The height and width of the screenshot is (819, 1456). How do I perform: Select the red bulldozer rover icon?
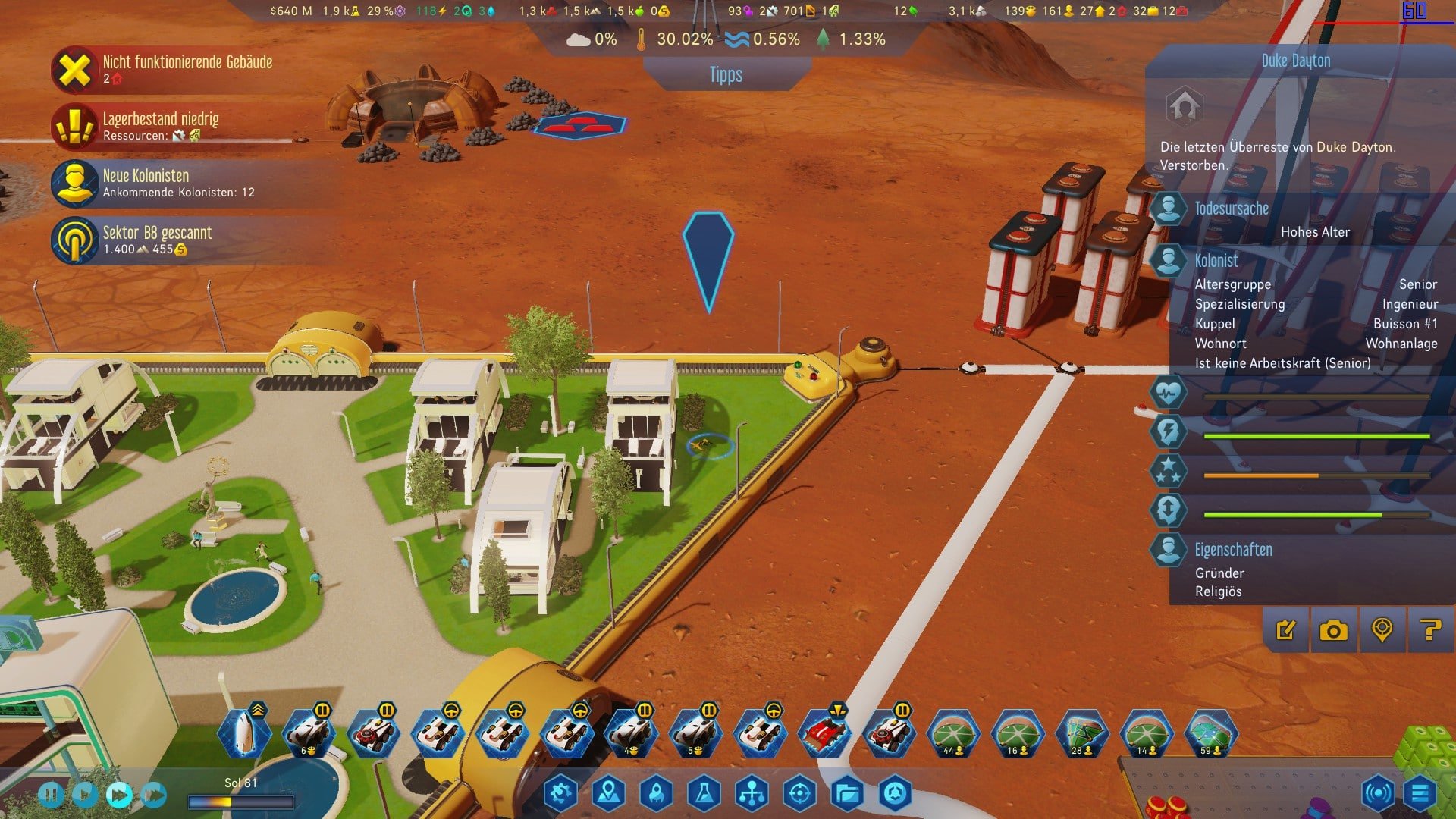pyautogui.click(x=824, y=733)
